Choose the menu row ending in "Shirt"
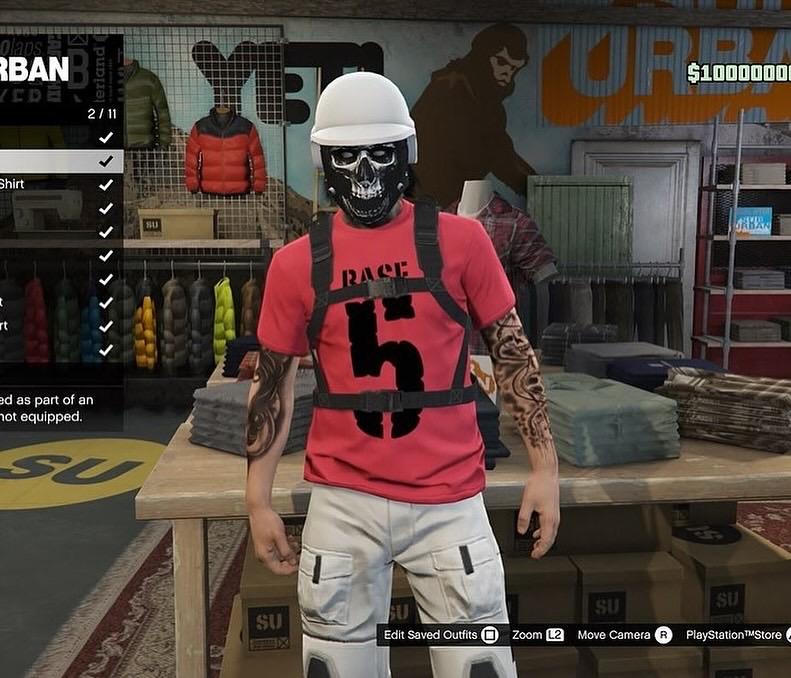Viewport: 791px width, 678px height. click(60, 185)
